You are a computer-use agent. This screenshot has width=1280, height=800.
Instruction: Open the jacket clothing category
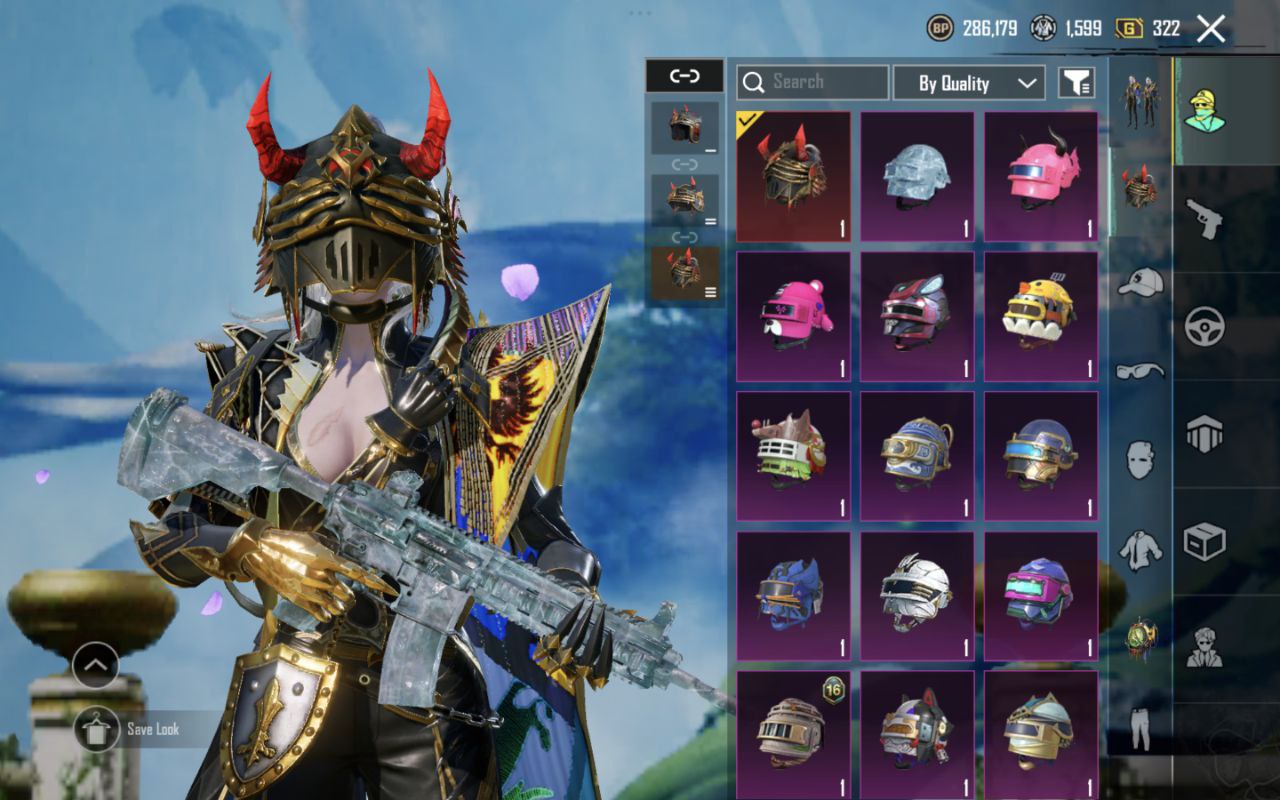(1140, 550)
